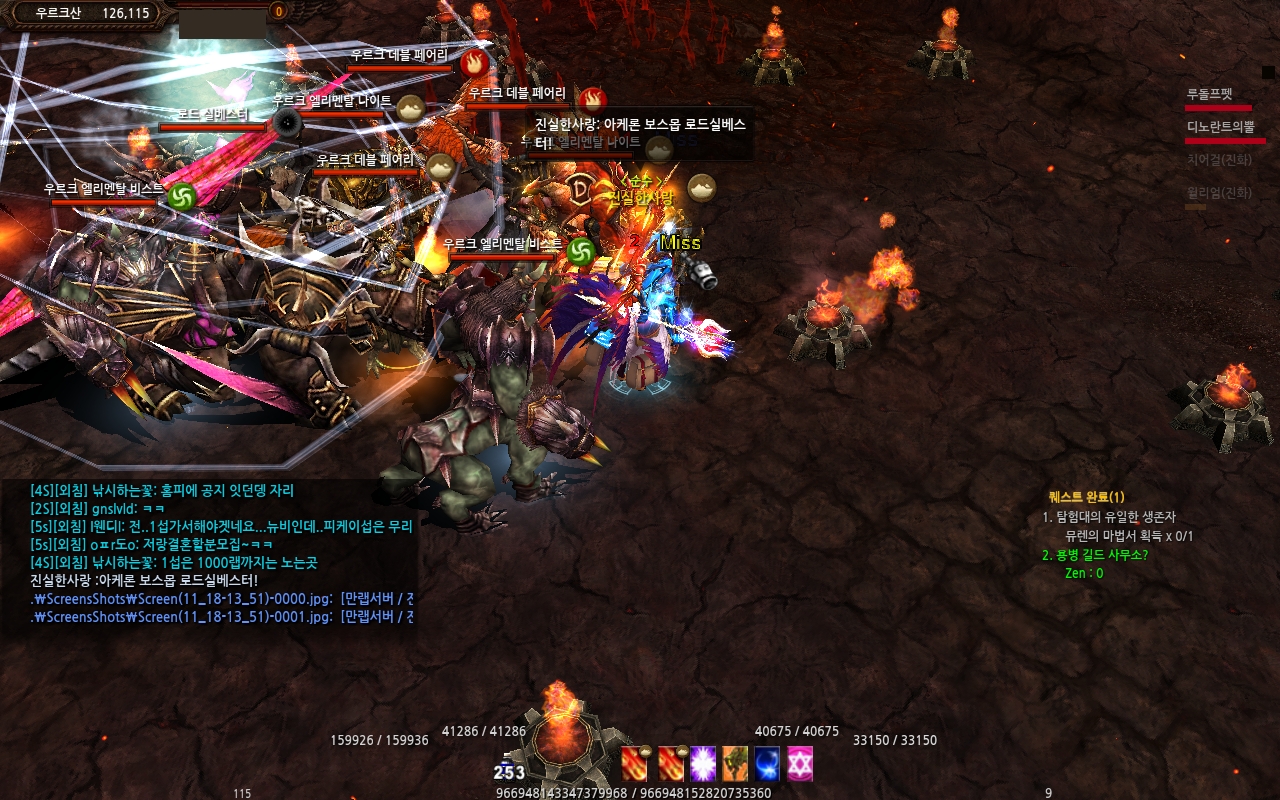Viewport: 1280px width, 800px height.
Task: Click the 진실한사랑 chat message line
Action: pyautogui.click(x=145, y=580)
